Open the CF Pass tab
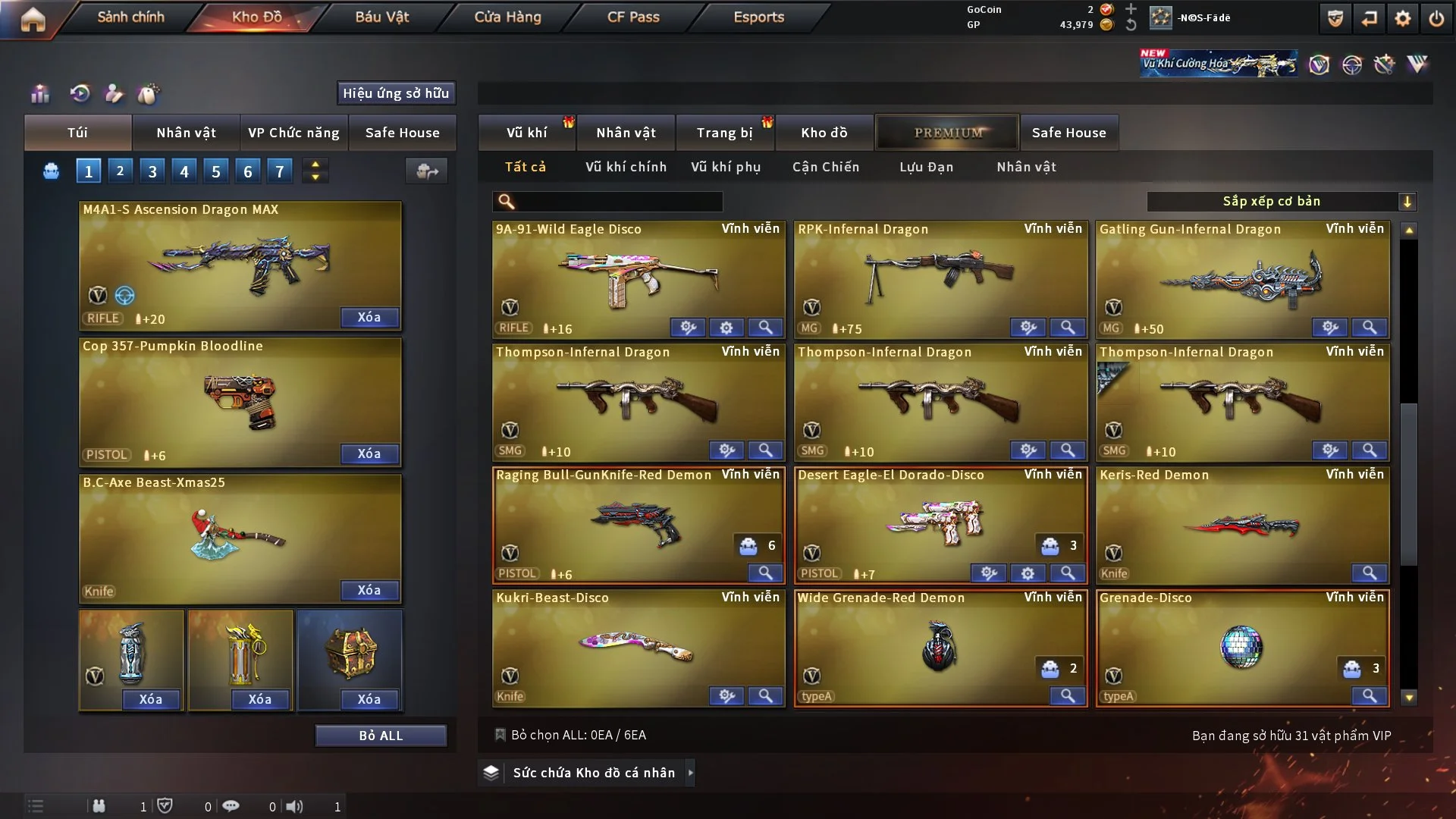This screenshot has width=1456, height=819. point(633,17)
